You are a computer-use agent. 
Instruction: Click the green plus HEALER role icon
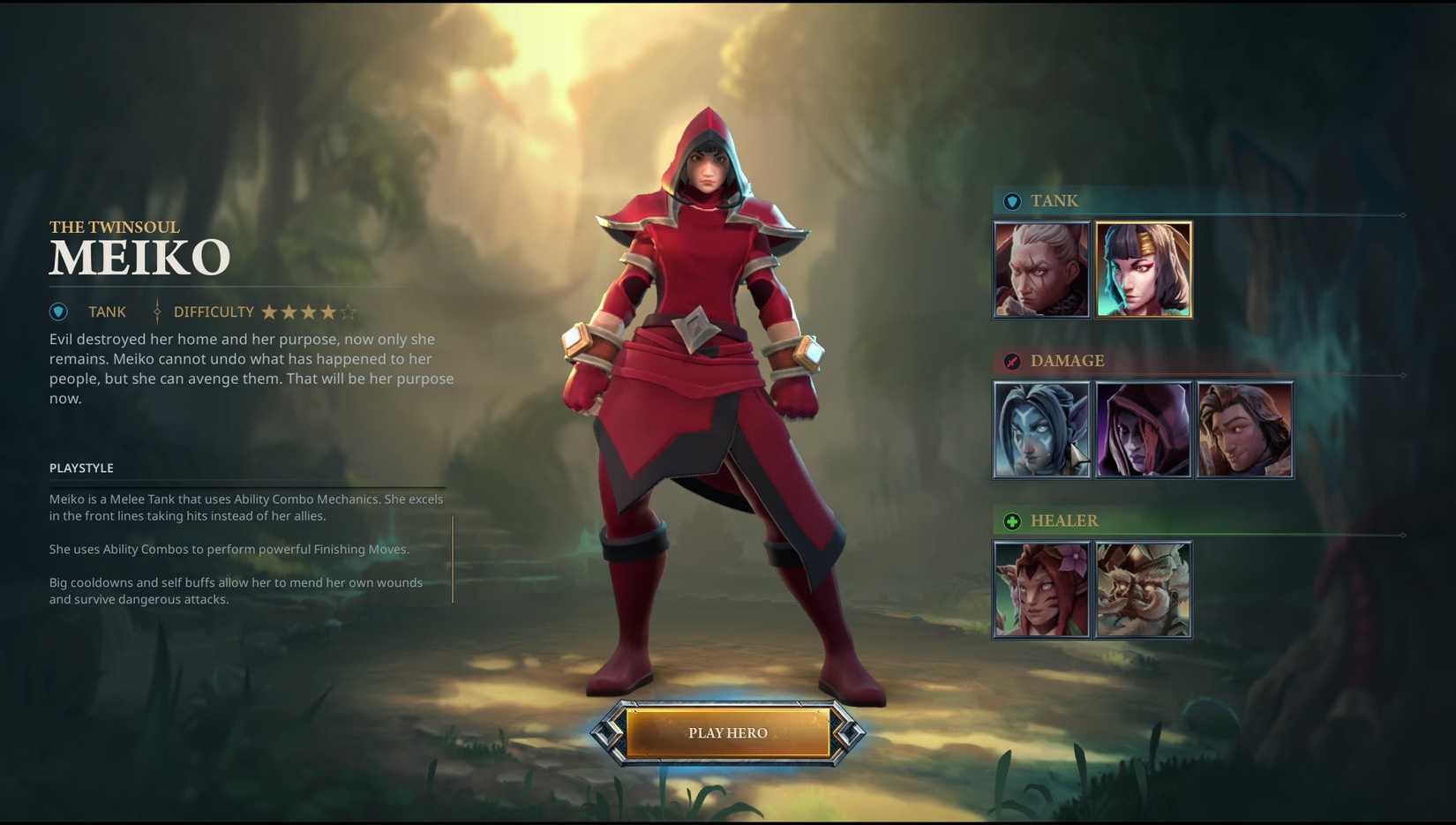1011,521
